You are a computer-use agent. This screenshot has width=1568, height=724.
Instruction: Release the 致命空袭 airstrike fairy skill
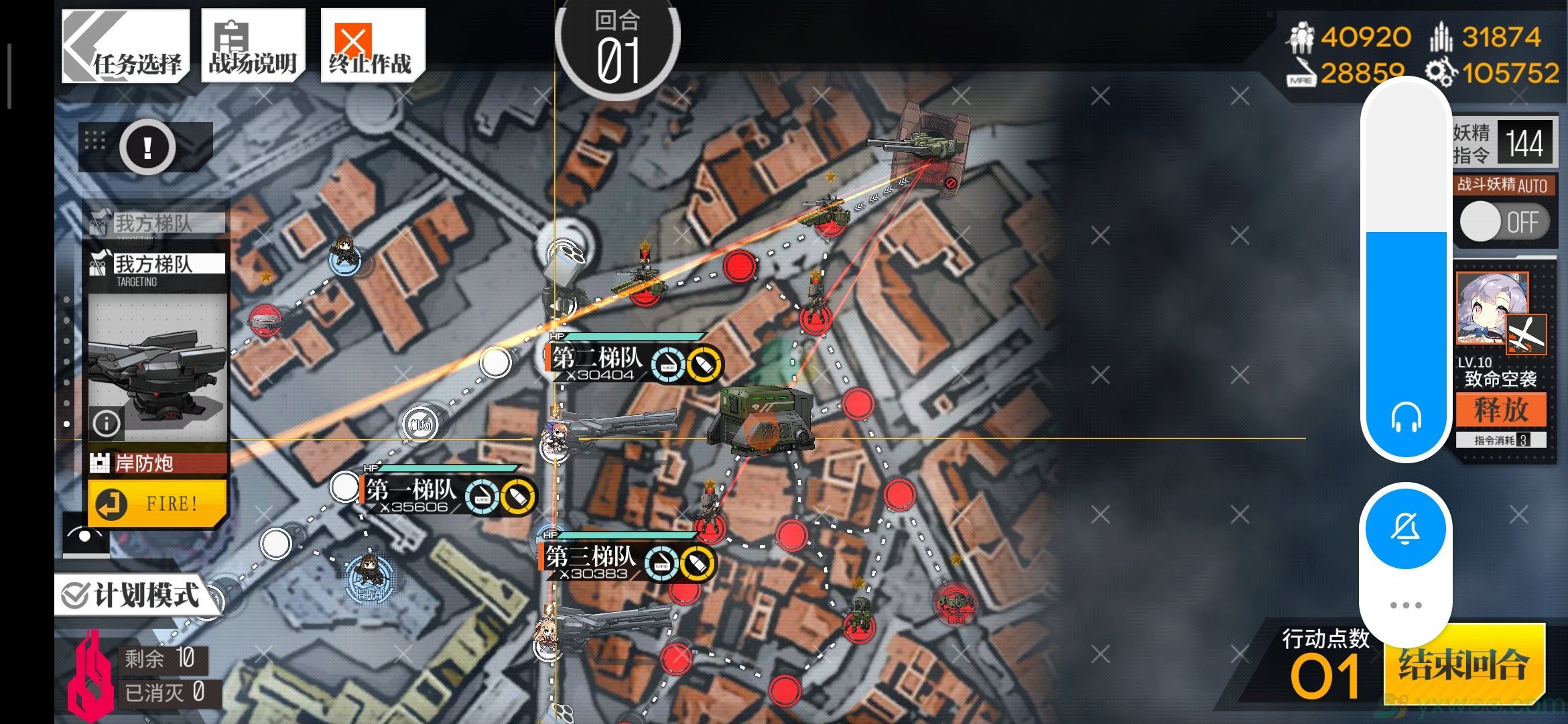point(1500,409)
